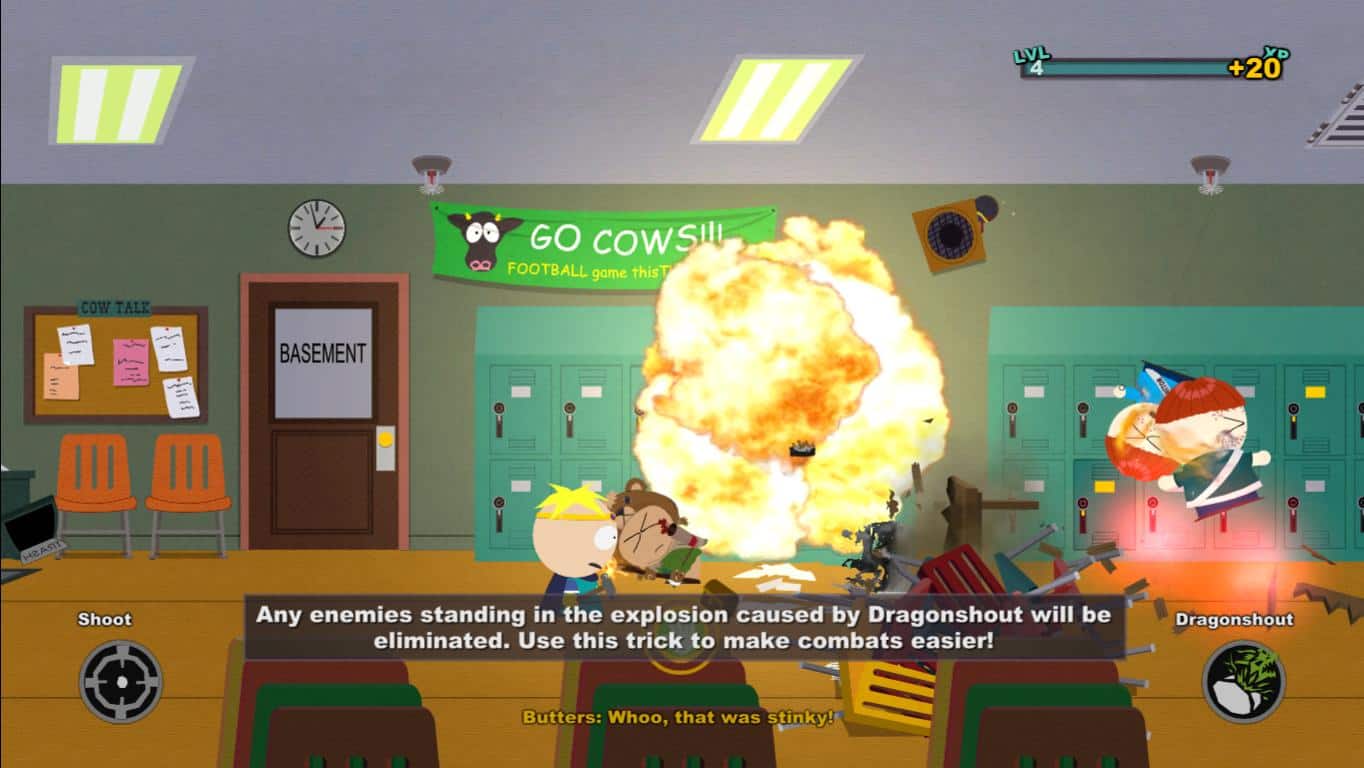Click the speaker box near the ceiling
Image resolution: width=1364 pixels, height=768 pixels.
click(951, 232)
